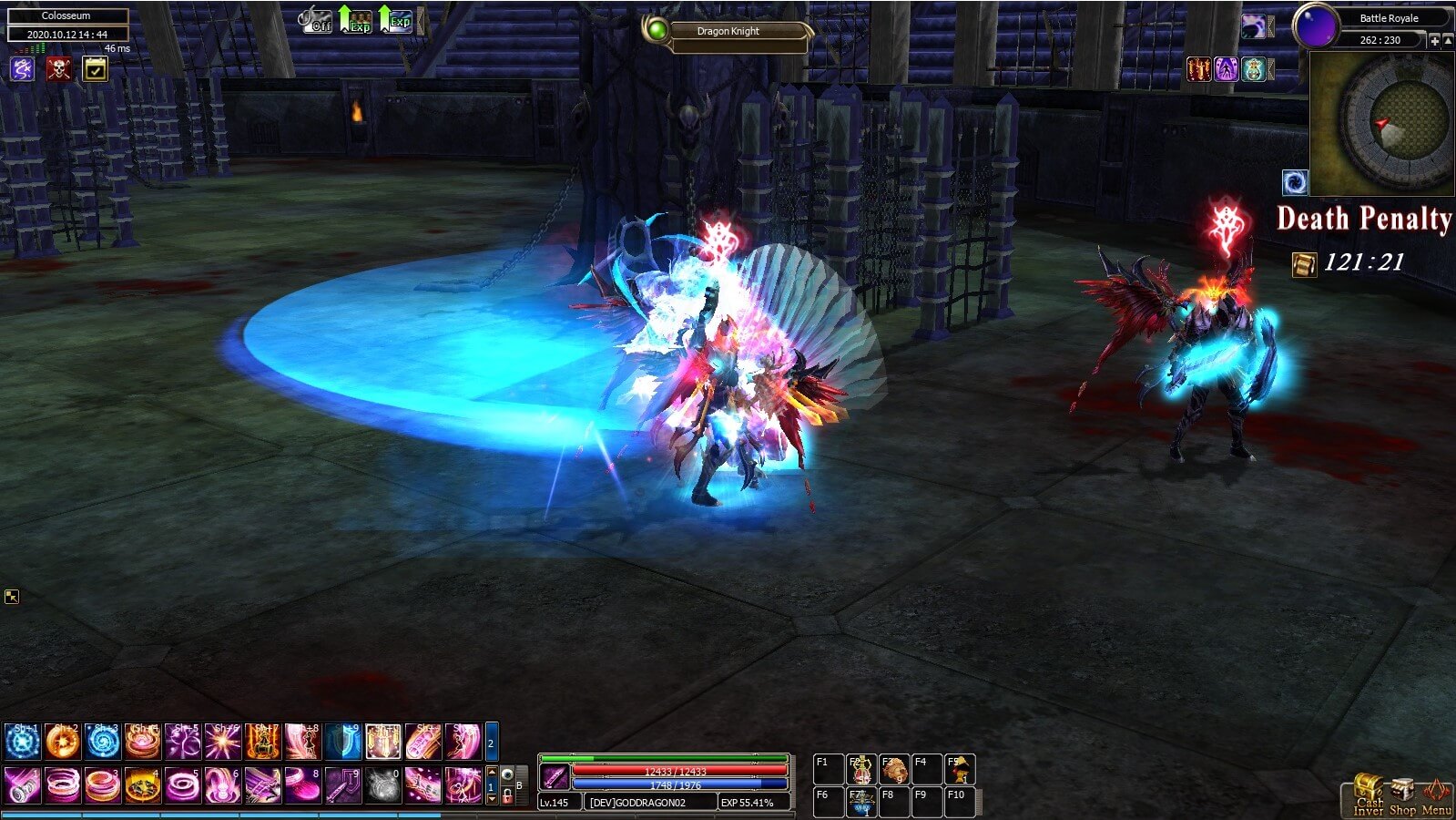Click the blue swirl portal icon by minimap
Screen dimensions: 1456x820
[1295, 181]
